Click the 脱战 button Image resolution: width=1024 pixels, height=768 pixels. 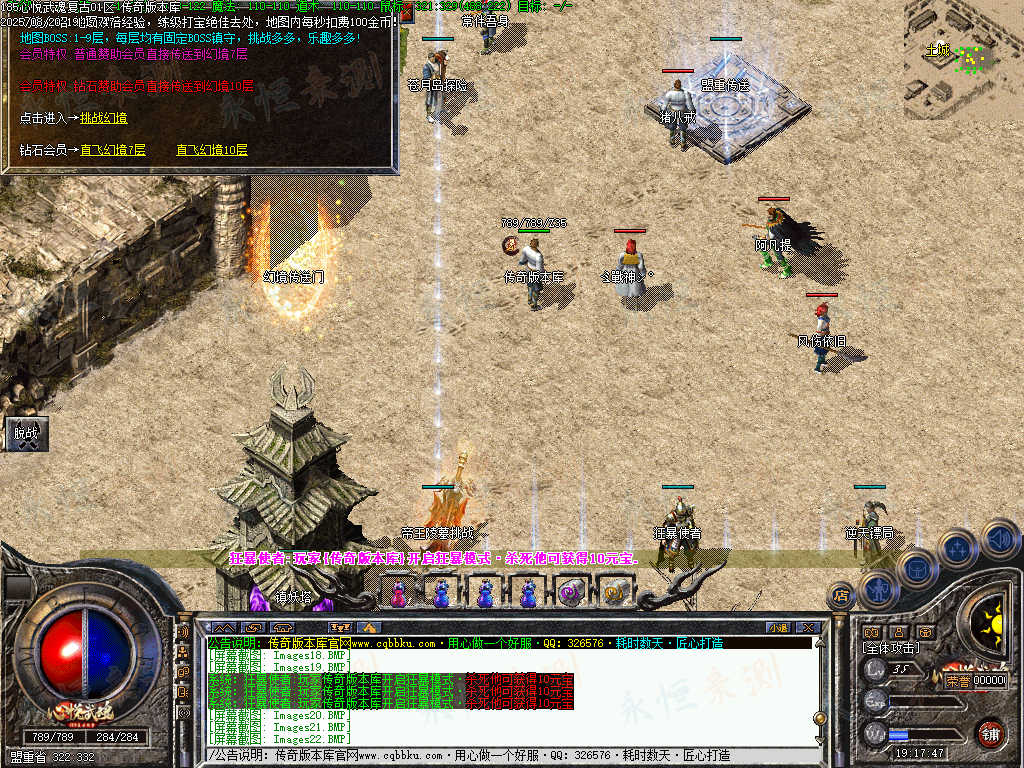(x=26, y=434)
